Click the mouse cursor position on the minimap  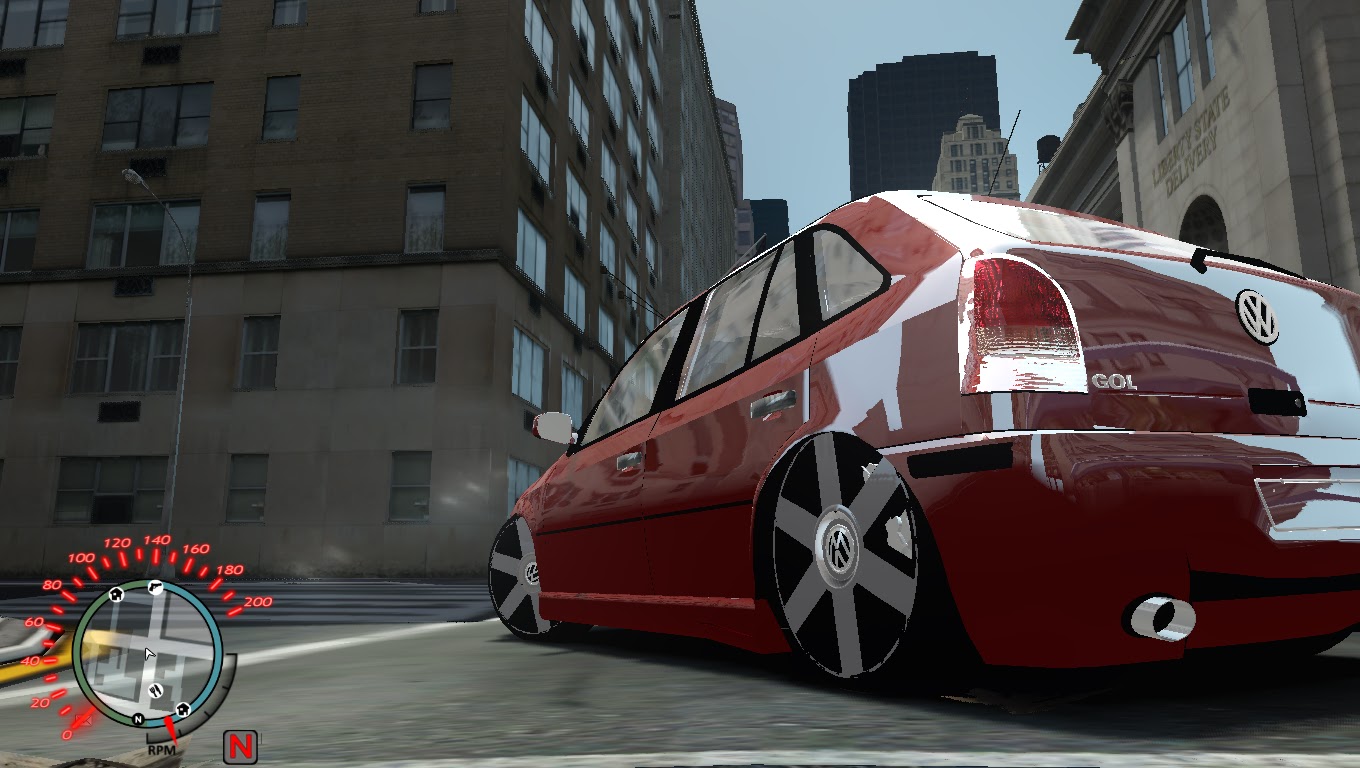point(147,651)
